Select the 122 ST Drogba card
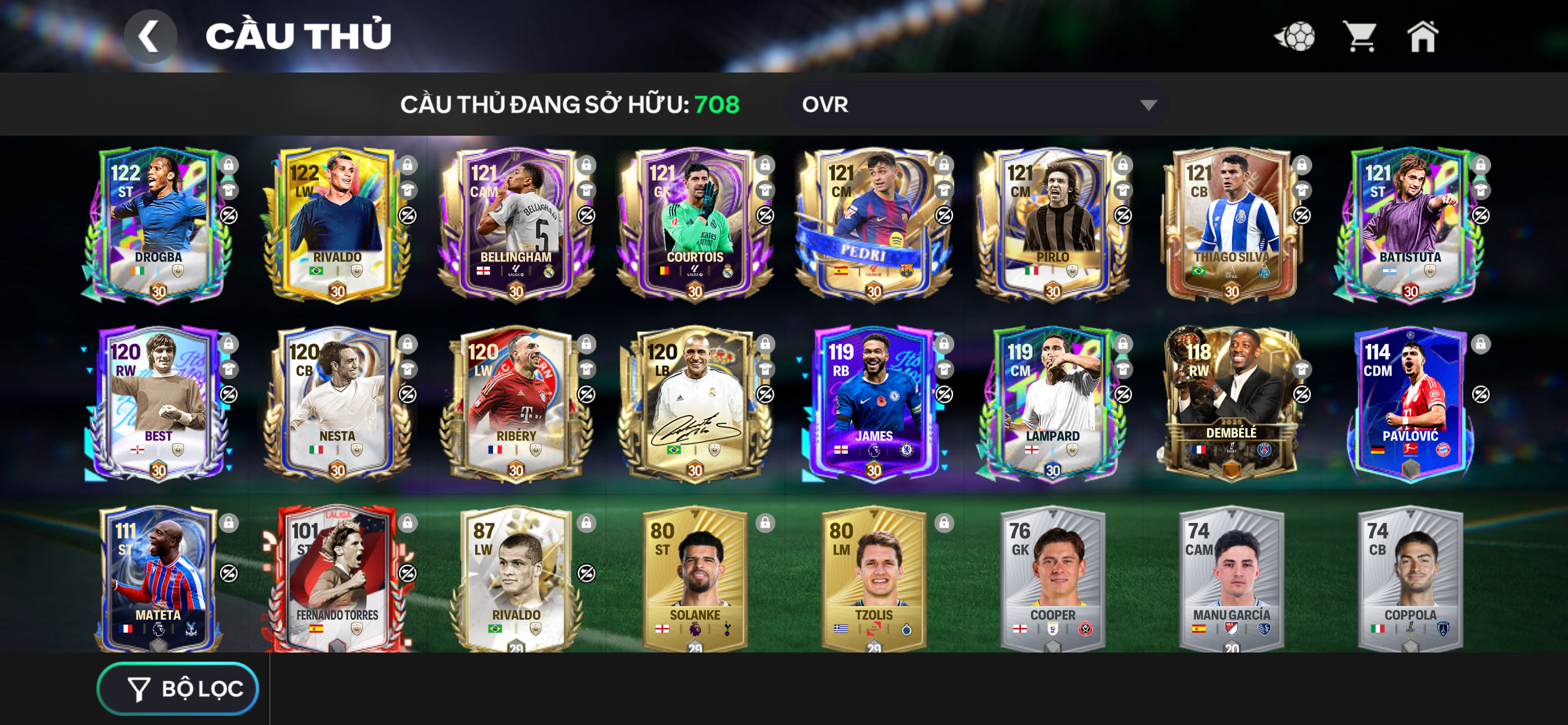This screenshot has height=725, width=1568. [x=158, y=224]
